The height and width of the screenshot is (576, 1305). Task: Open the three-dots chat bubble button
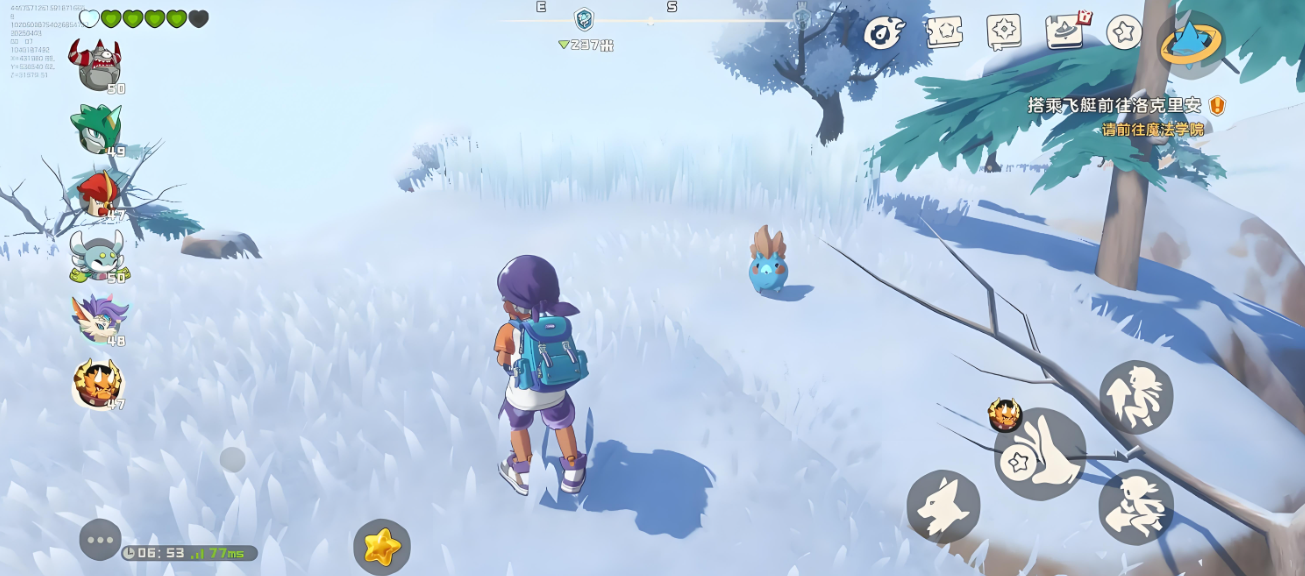pyautogui.click(x=100, y=540)
